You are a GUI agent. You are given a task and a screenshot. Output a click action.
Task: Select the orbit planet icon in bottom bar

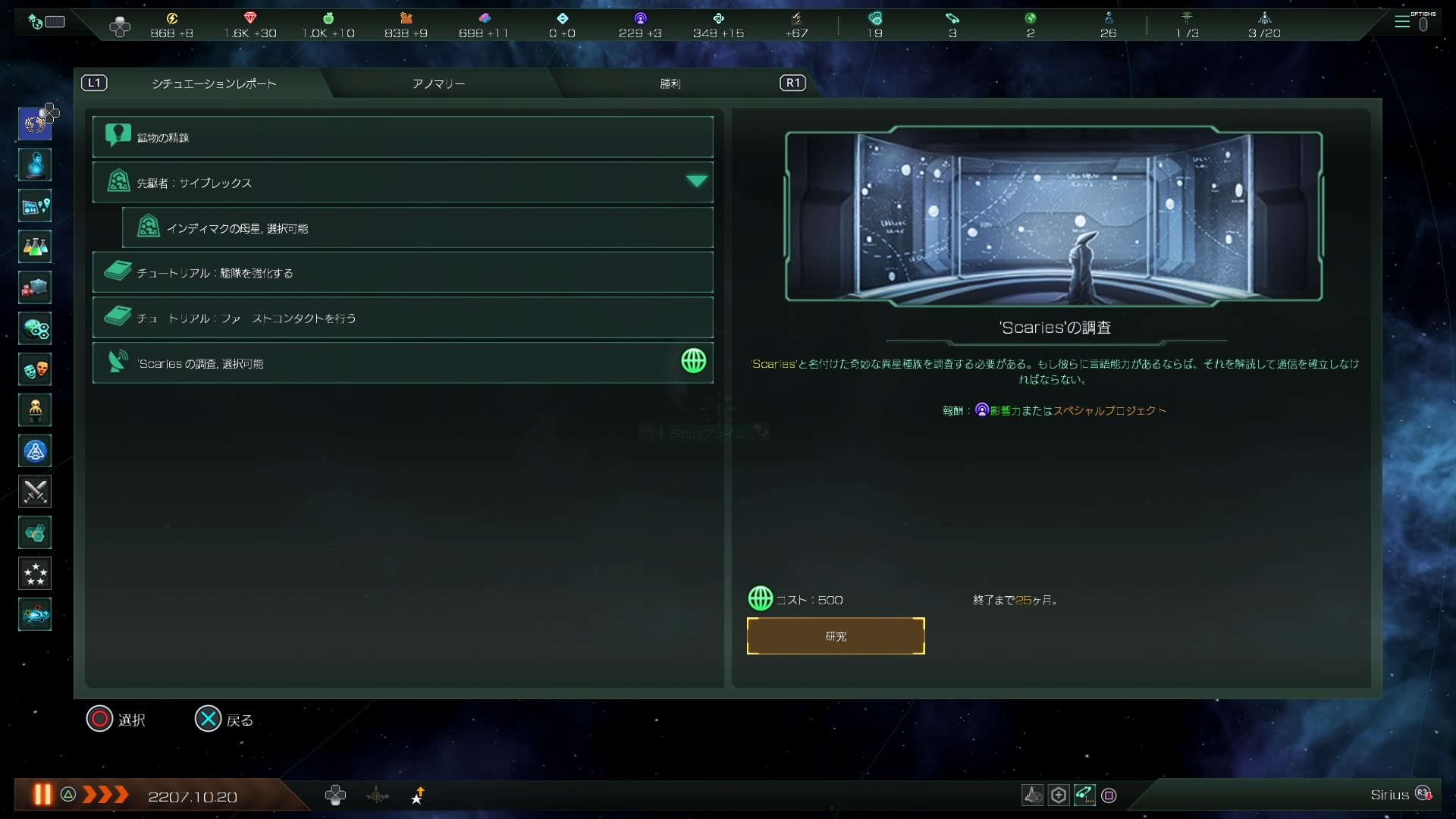point(378,795)
